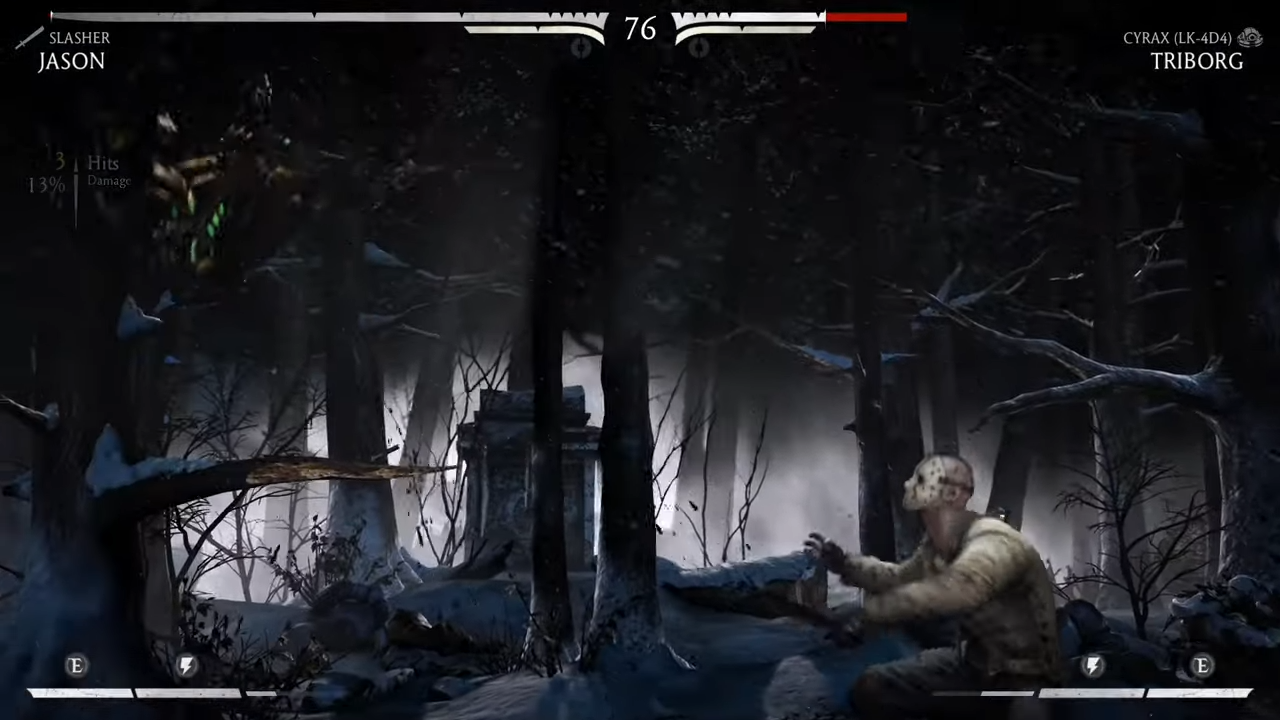Click the SLASHER variation label
Image resolution: width=1280 pixels, height=720 pixels.
pyautogui.click(x=79, y=38)
